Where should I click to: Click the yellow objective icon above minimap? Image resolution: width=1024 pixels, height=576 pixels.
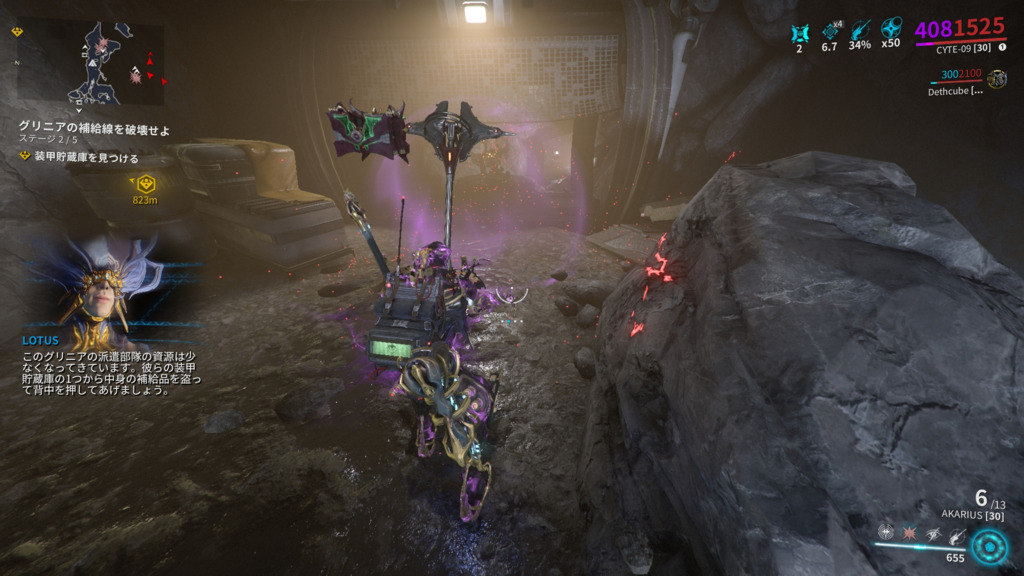click(19, 32)
